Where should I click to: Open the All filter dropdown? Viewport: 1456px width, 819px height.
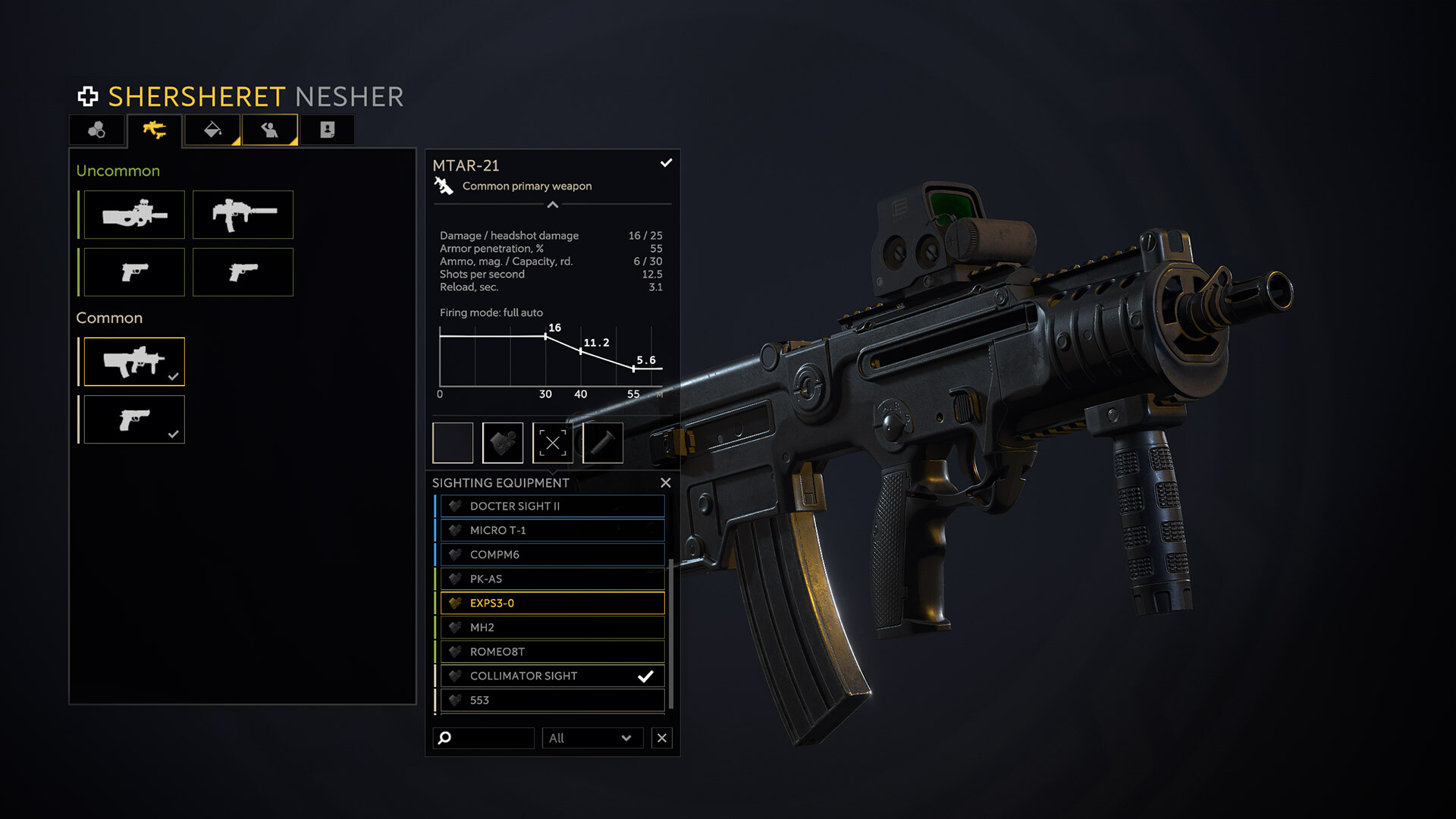[x=591, y=738]
